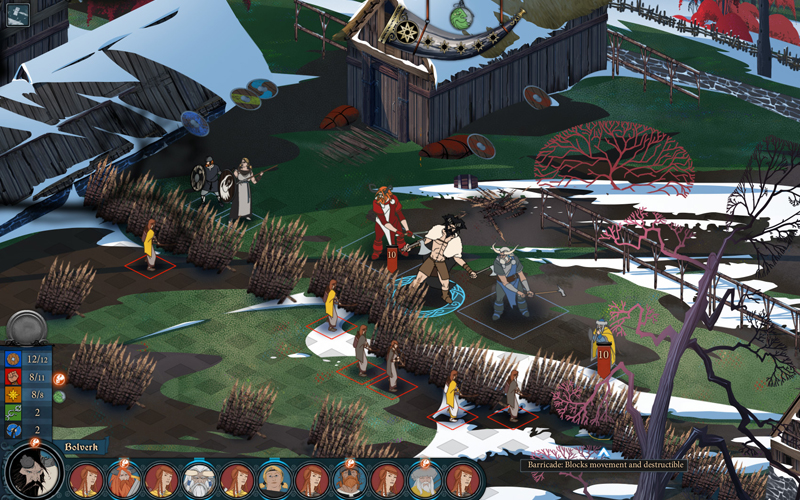Click the yellow star willpower stat icon

[12, 394]
